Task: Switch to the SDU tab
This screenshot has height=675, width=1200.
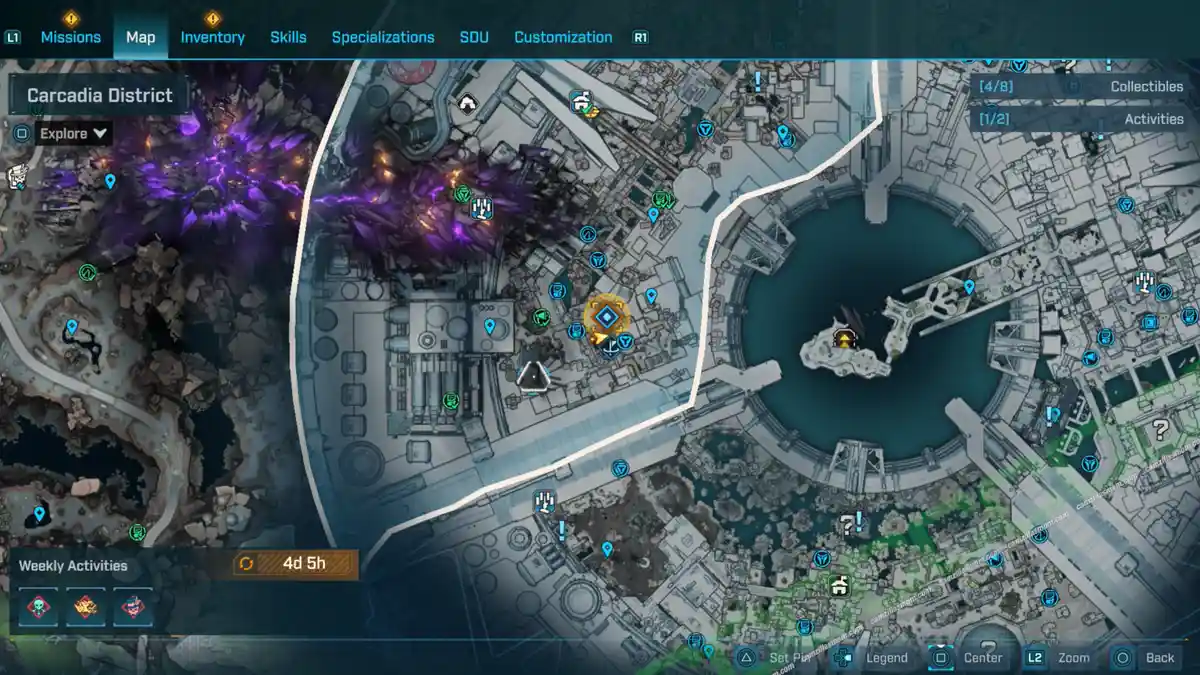Action: [474, 37]
